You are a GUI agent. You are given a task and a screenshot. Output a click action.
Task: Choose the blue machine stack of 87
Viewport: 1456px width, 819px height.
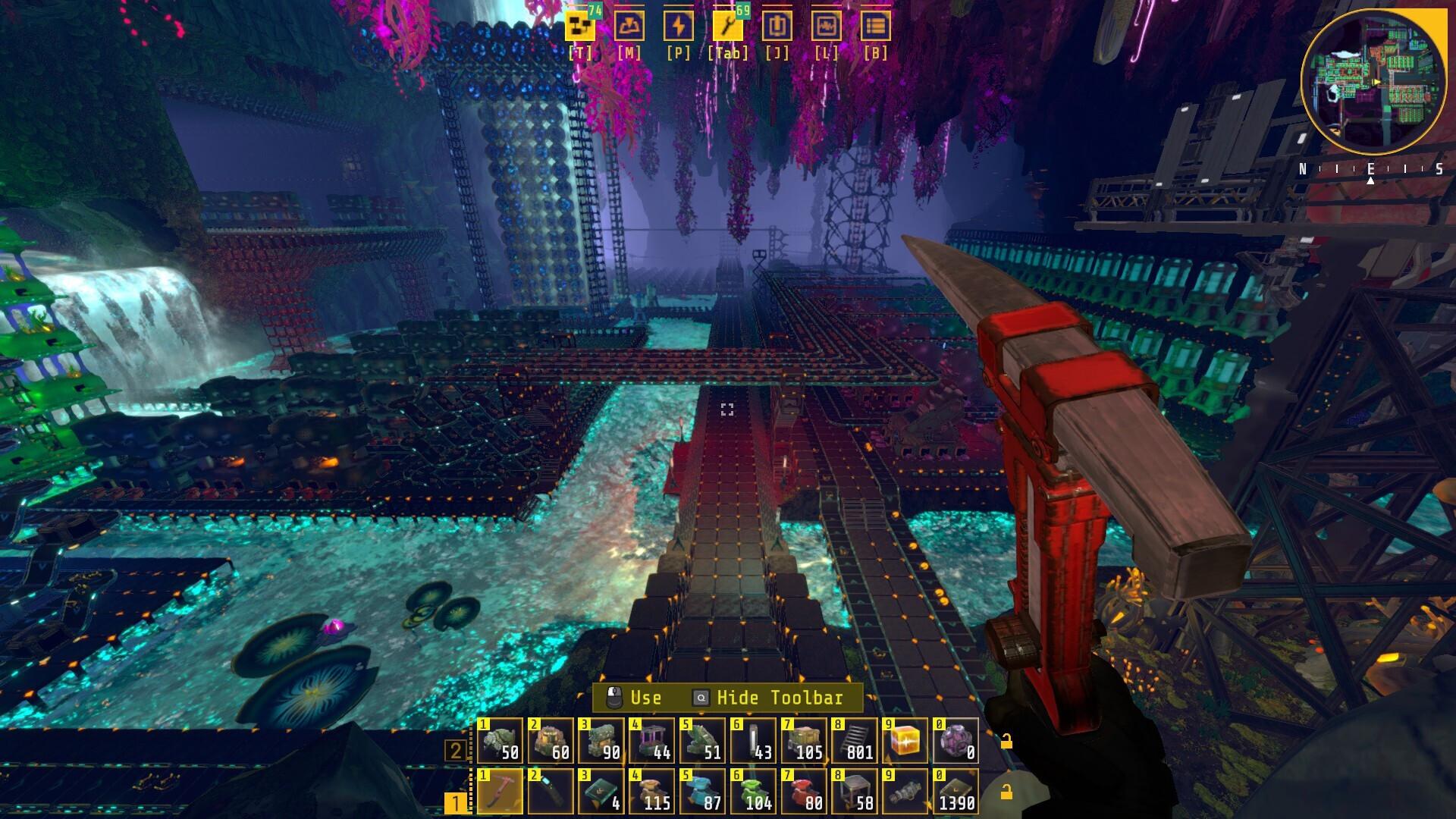click(x=702, y=791)
